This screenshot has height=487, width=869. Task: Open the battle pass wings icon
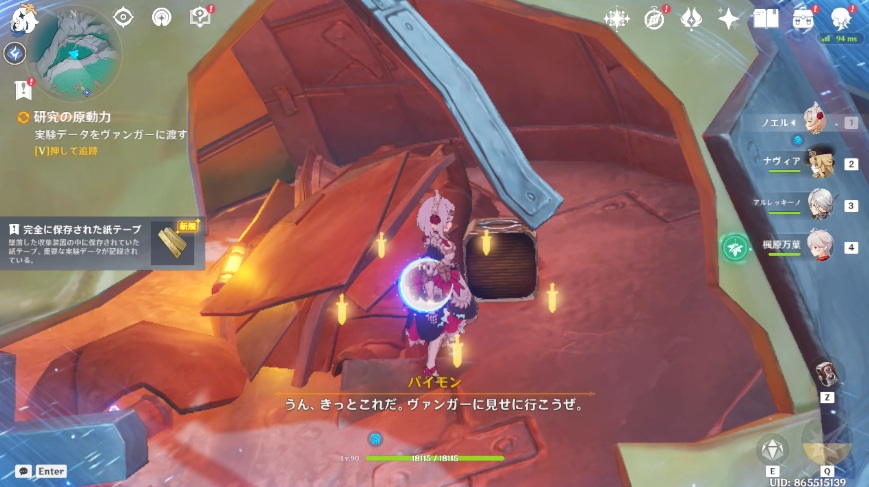point(692,18)
